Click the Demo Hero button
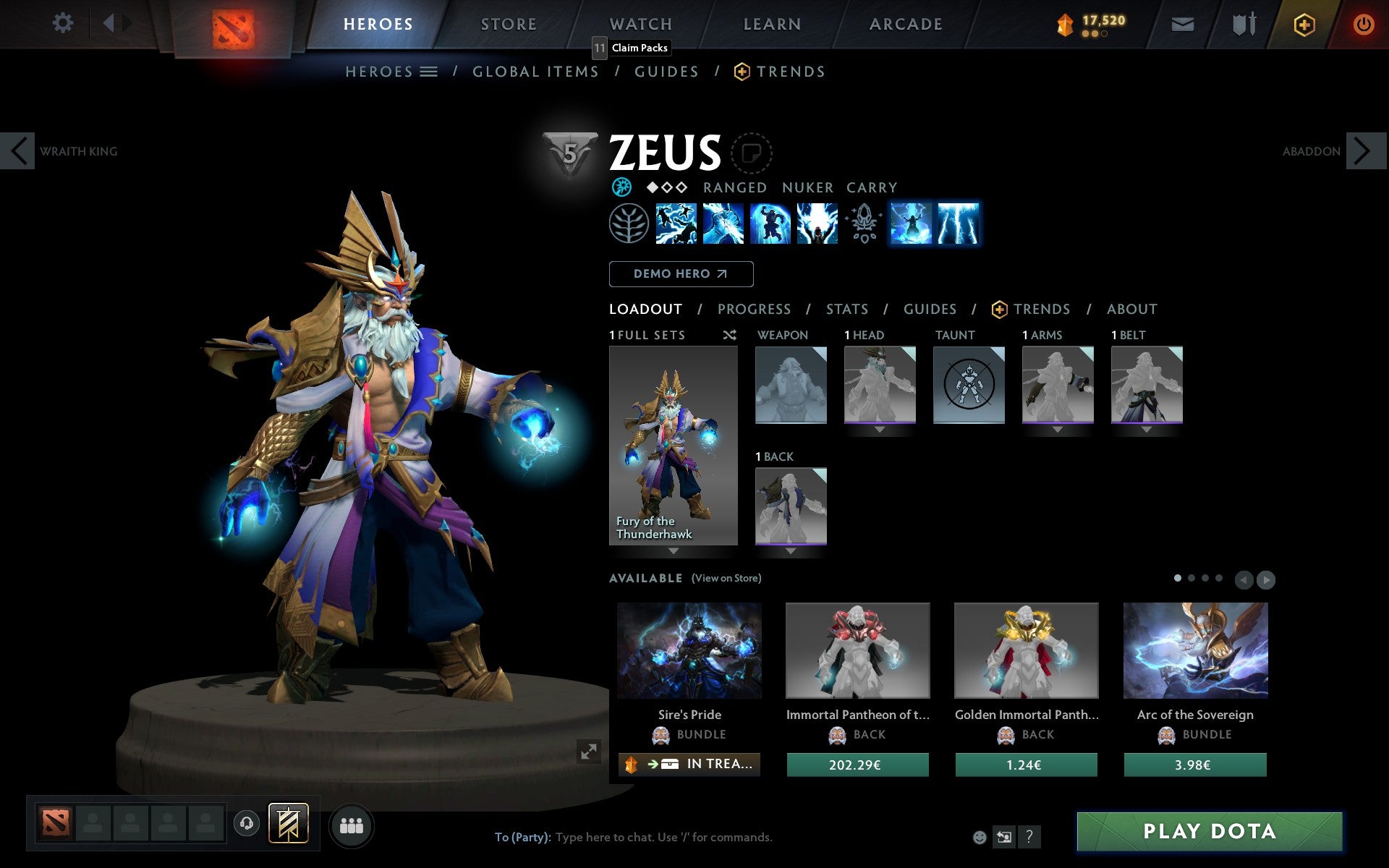Screen dimensions: 1389x868 [681, 274]
